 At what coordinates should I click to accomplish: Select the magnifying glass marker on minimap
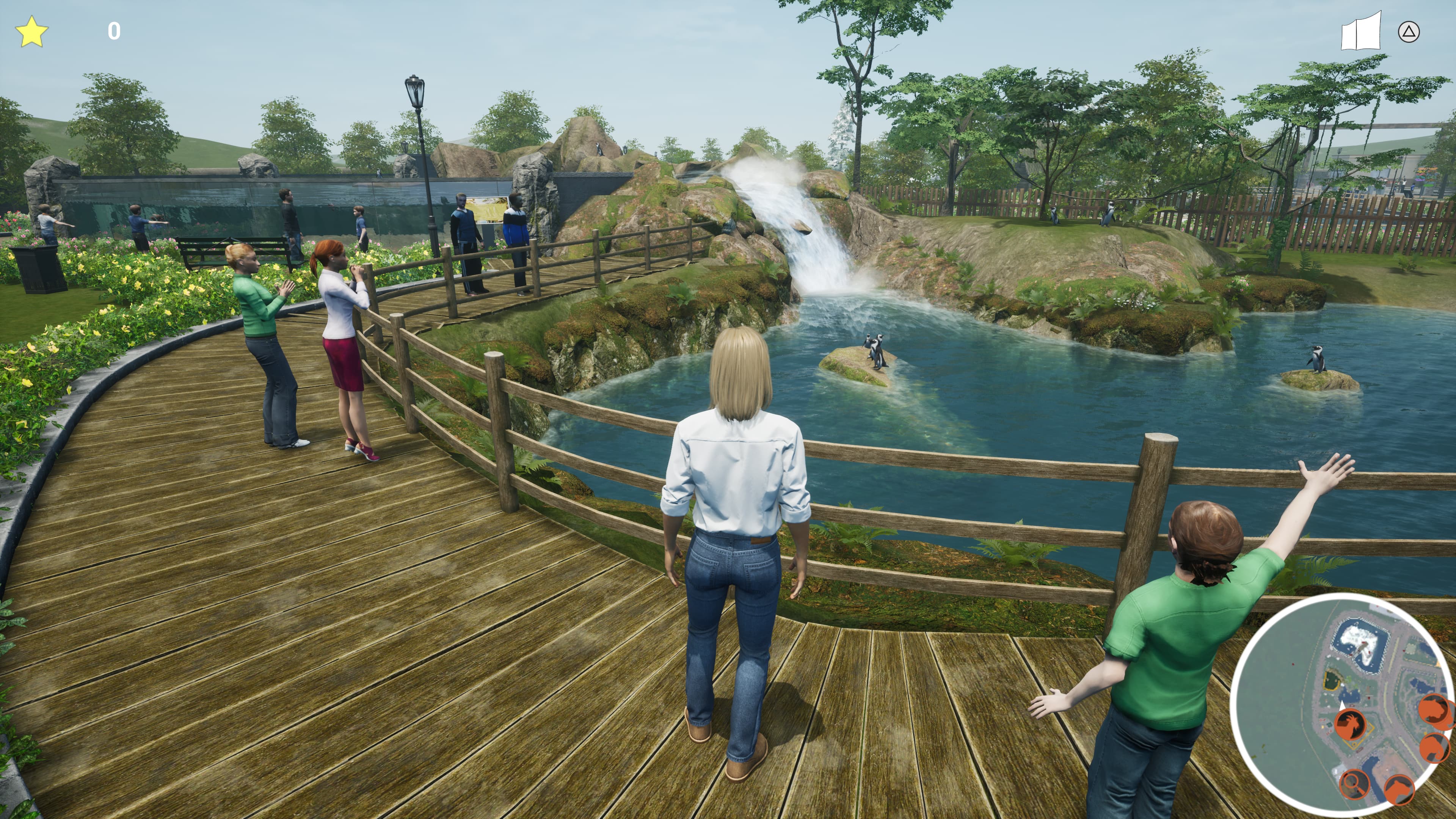tap(1354, 783)
